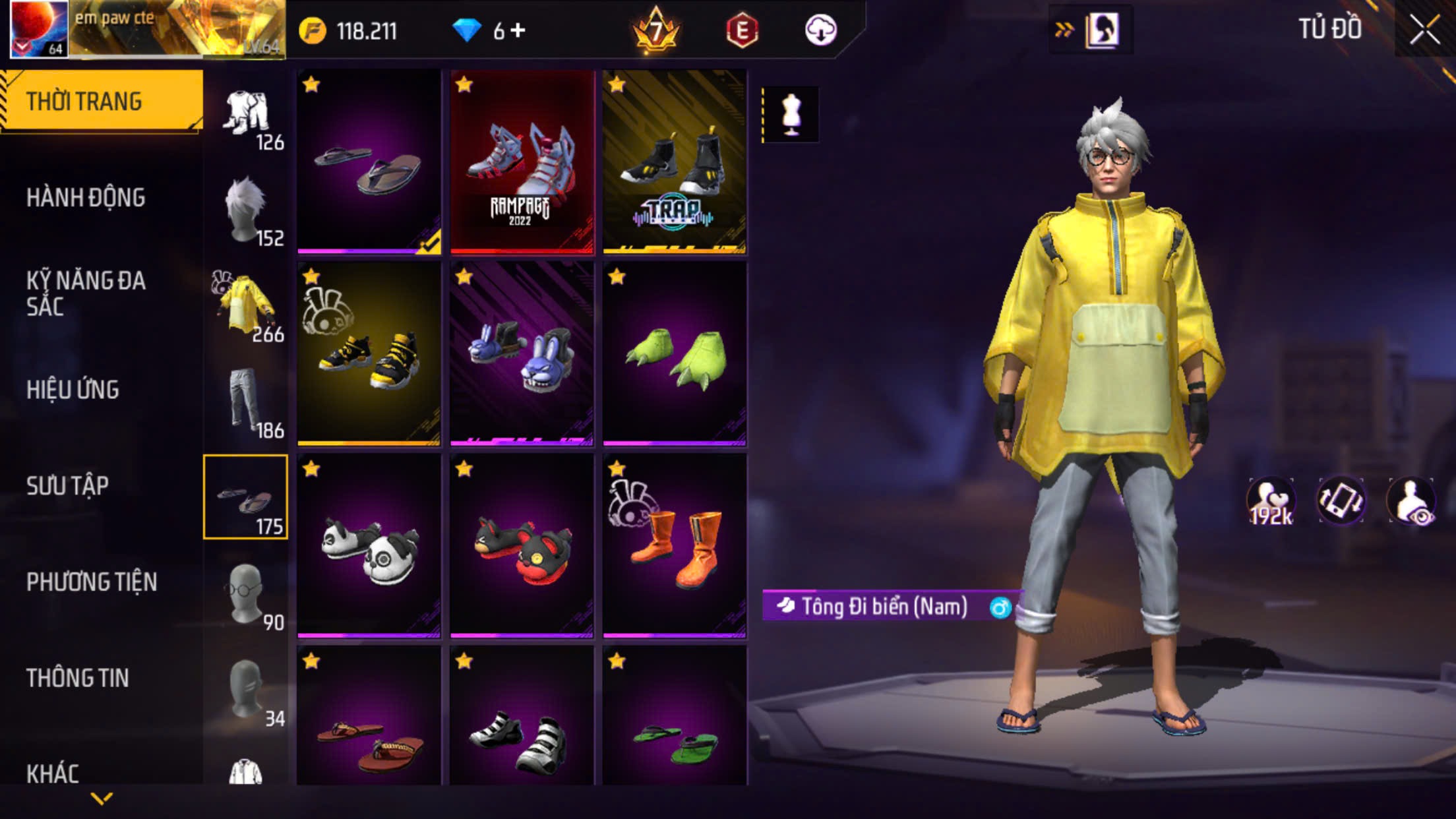This screenshot has width=1456, height=819.
Task: Close the wardrobe screen
Action: 1424,30
